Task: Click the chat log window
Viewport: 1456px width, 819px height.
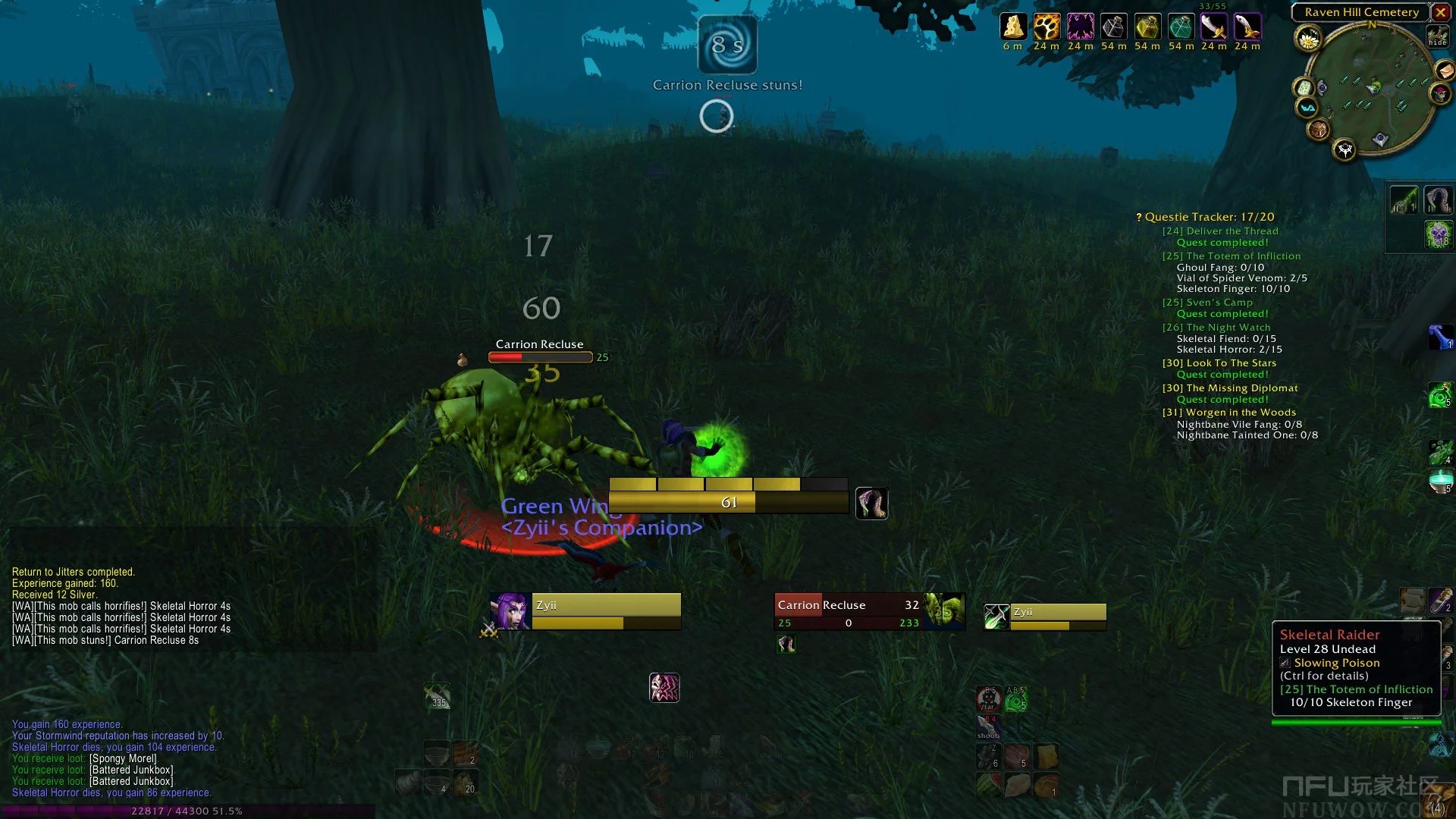Action: click(x=121, y=607)
